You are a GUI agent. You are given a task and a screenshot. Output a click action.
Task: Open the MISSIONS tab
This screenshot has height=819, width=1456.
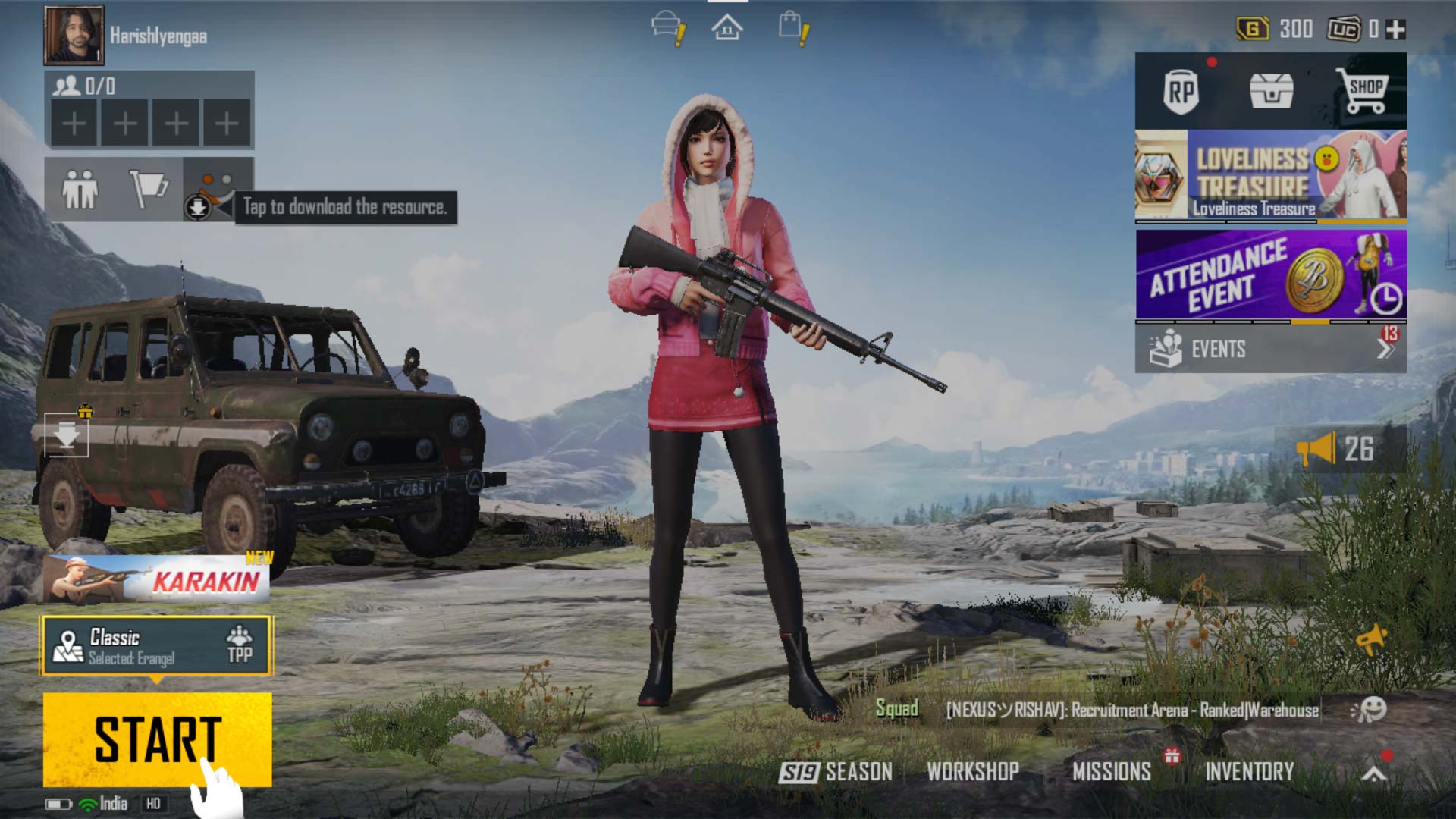(x=1112, y=772)
